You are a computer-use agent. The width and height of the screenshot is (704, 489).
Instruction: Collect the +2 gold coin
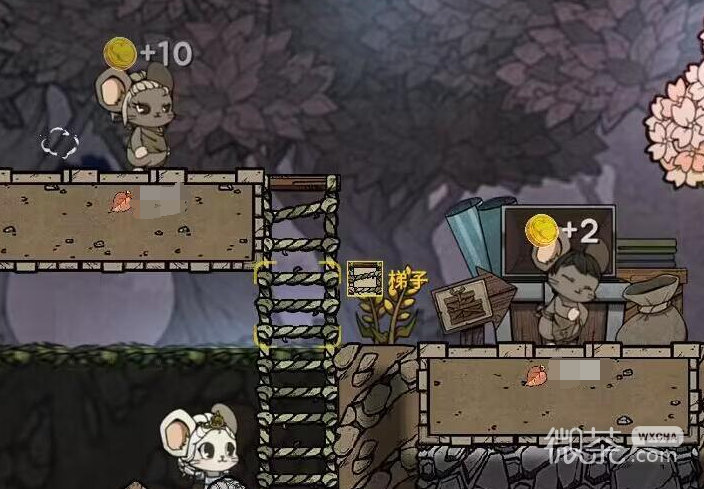pyautogui.click(x=542, y=230)
